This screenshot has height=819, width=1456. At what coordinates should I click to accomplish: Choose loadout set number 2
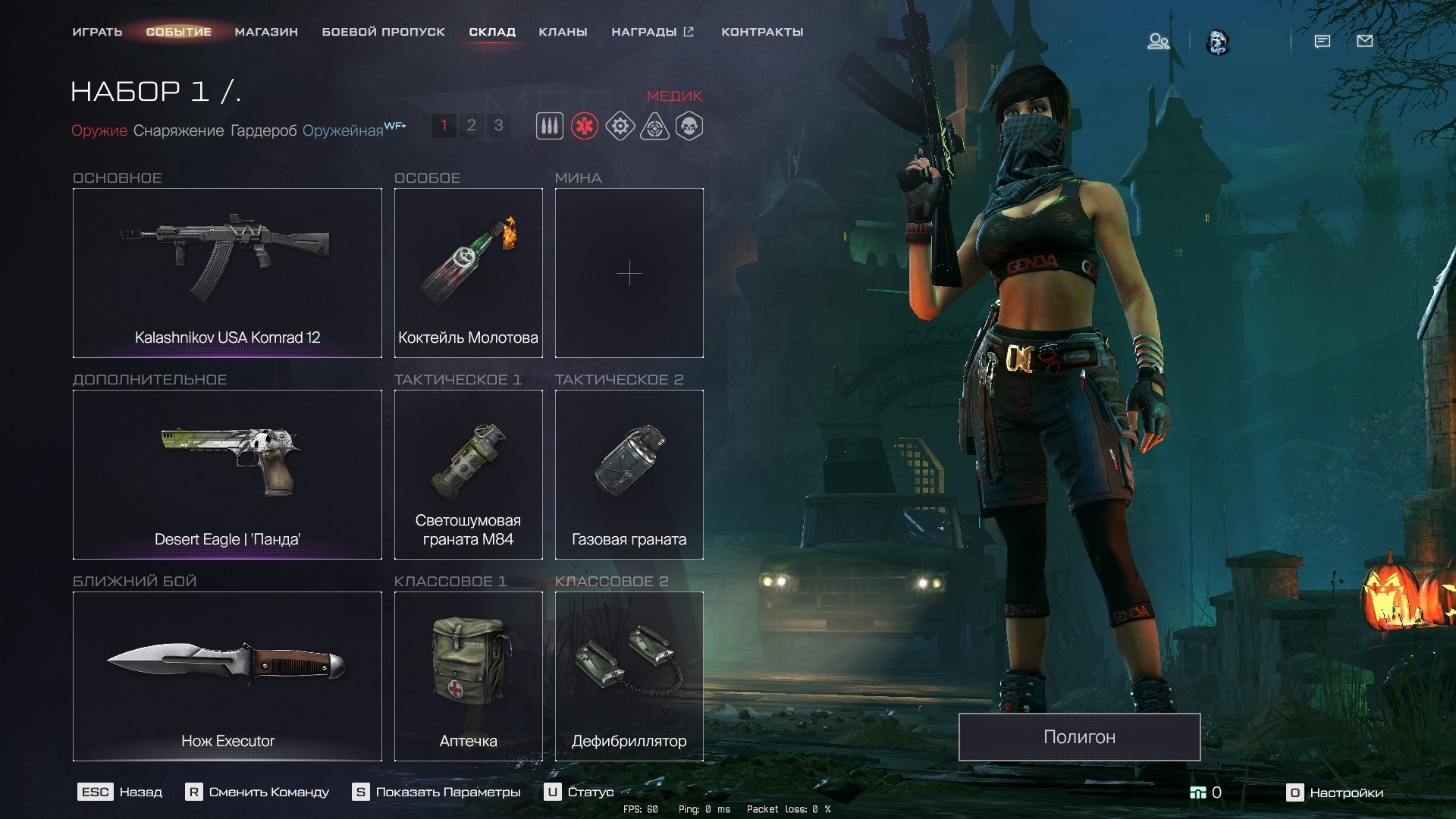pyautogui.click(x=471, y=125)
